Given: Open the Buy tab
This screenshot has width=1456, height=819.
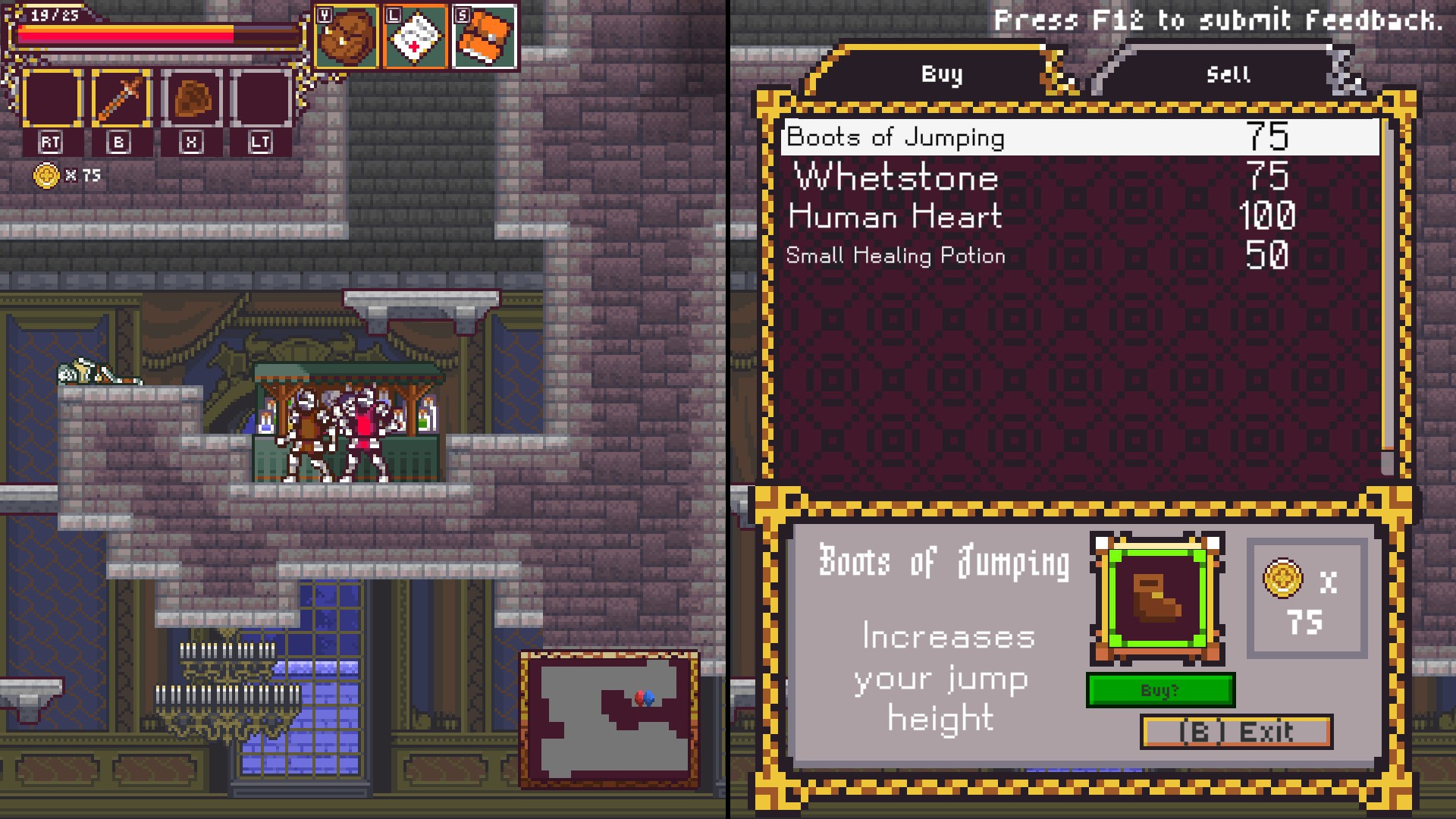Looking at the screenshot, I should pyautogui.click(x=941, y=74).
